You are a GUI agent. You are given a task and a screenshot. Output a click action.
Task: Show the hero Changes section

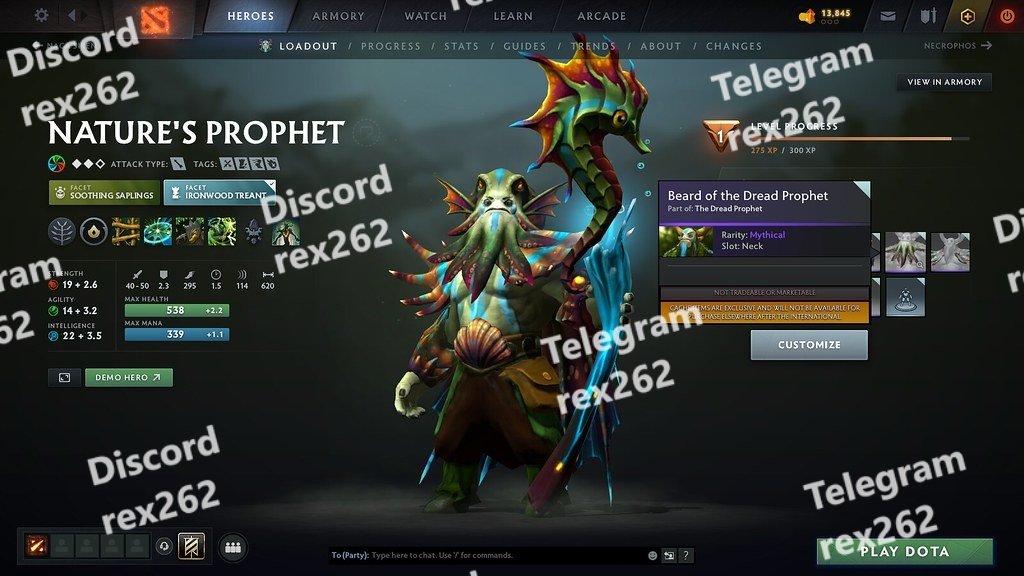734,46
